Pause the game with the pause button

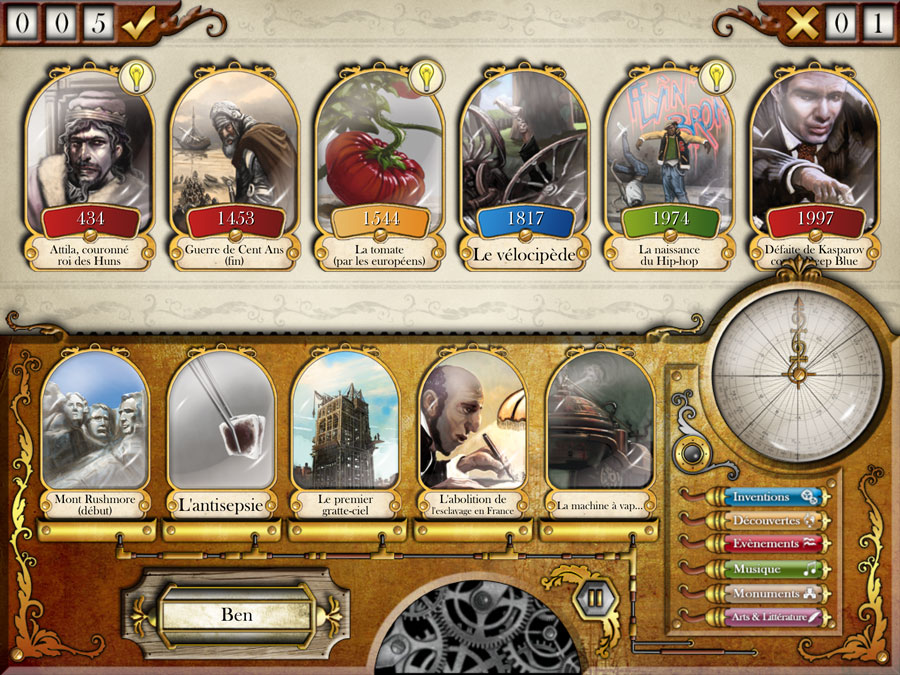click(594, 598)
